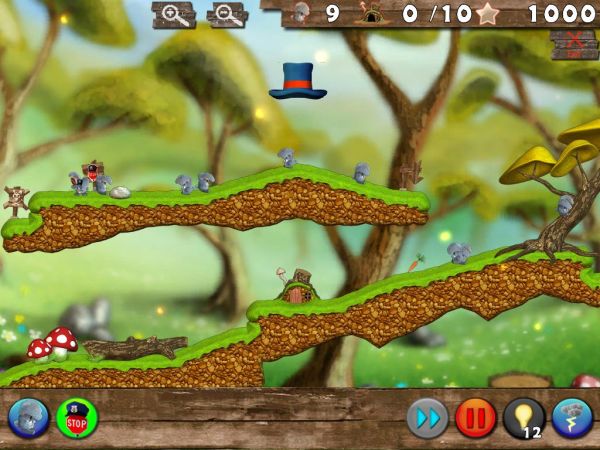The width and height of the screenshot is (600, 450).
Task: Activate the tornado power button
Action: tap(572, 417)
